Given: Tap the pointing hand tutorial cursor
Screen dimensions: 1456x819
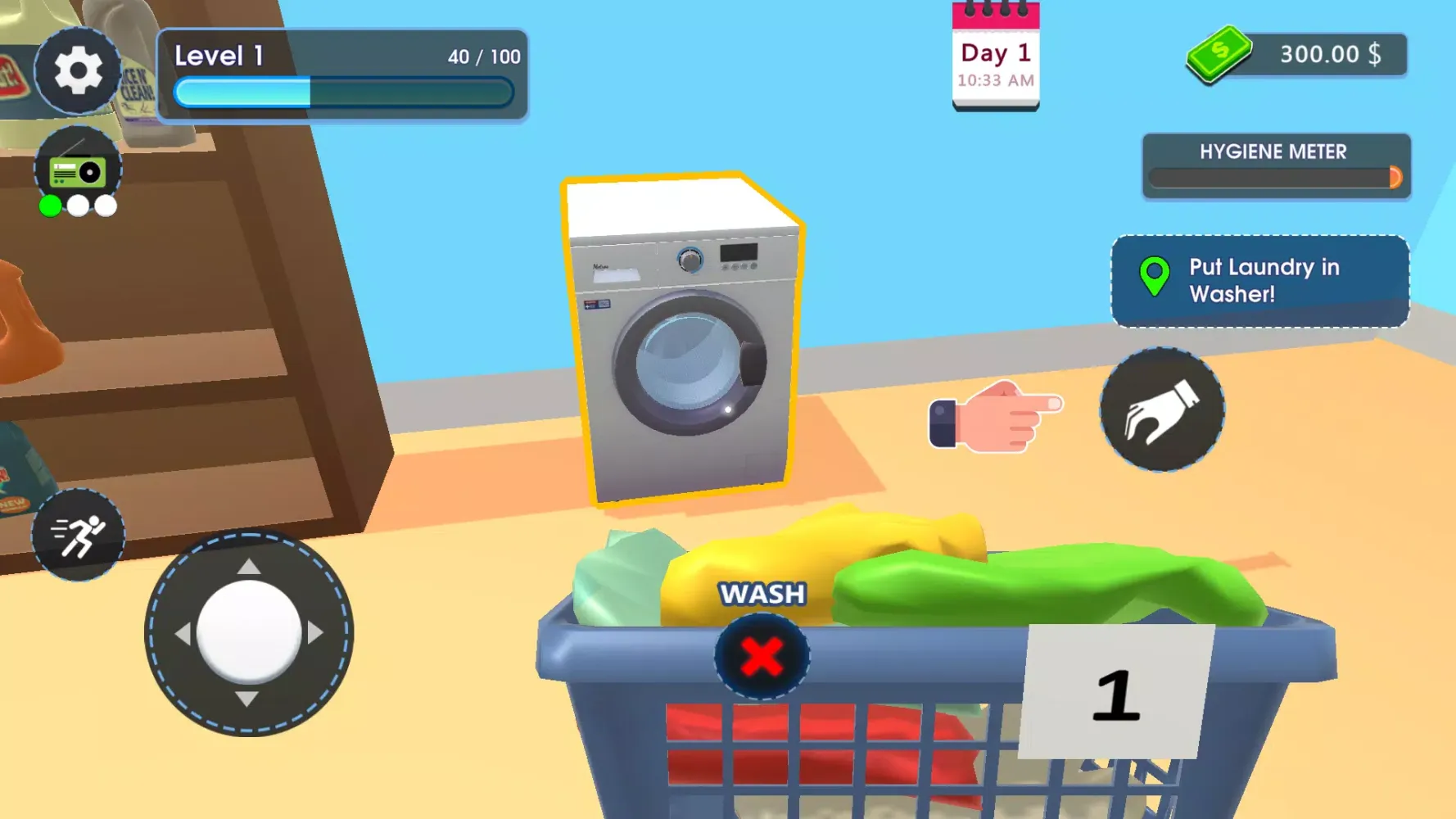Looking at the screenshot, I should point(995,419).
